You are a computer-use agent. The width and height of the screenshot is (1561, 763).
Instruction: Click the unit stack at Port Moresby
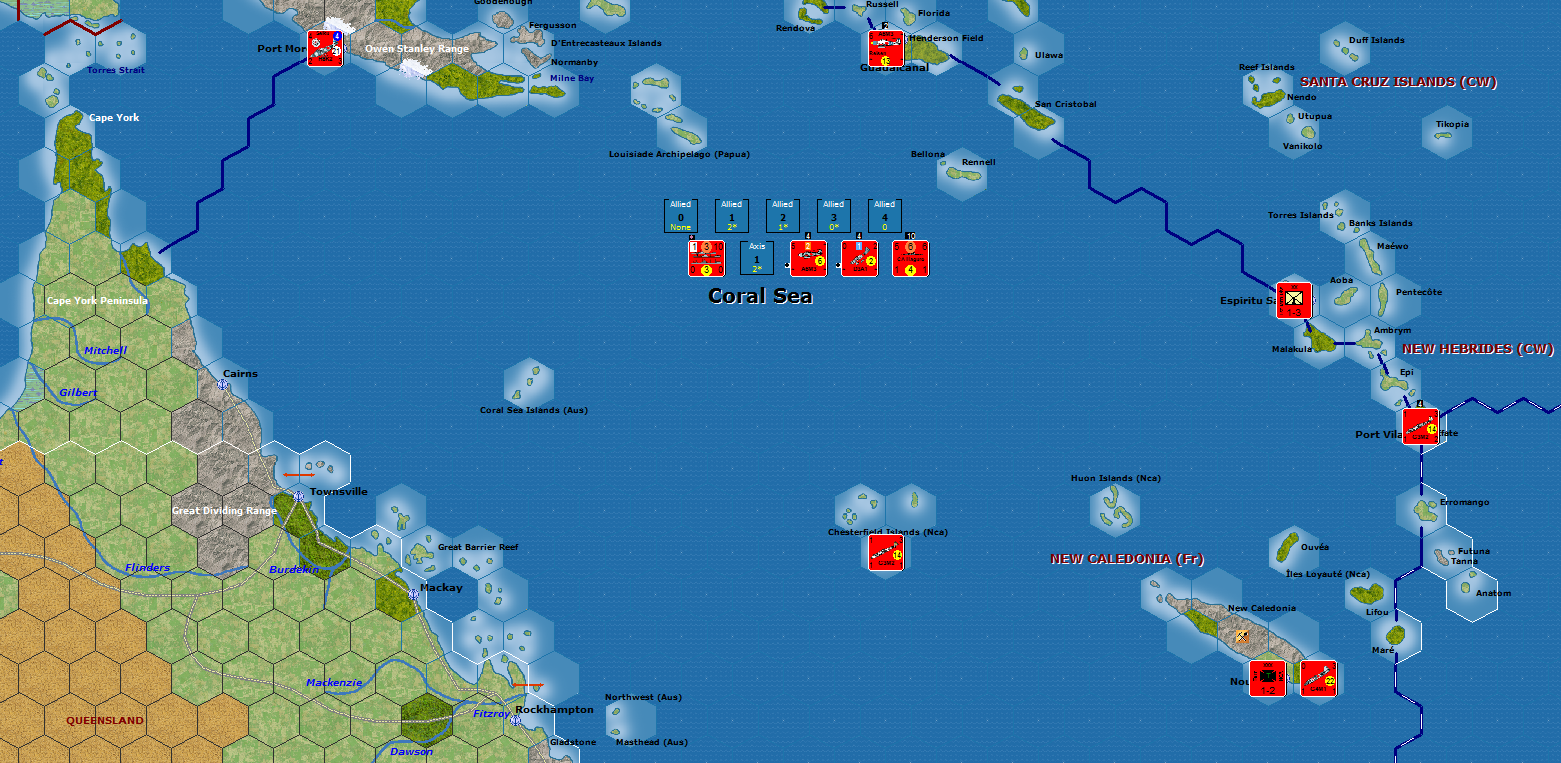(x=325, y=50)
